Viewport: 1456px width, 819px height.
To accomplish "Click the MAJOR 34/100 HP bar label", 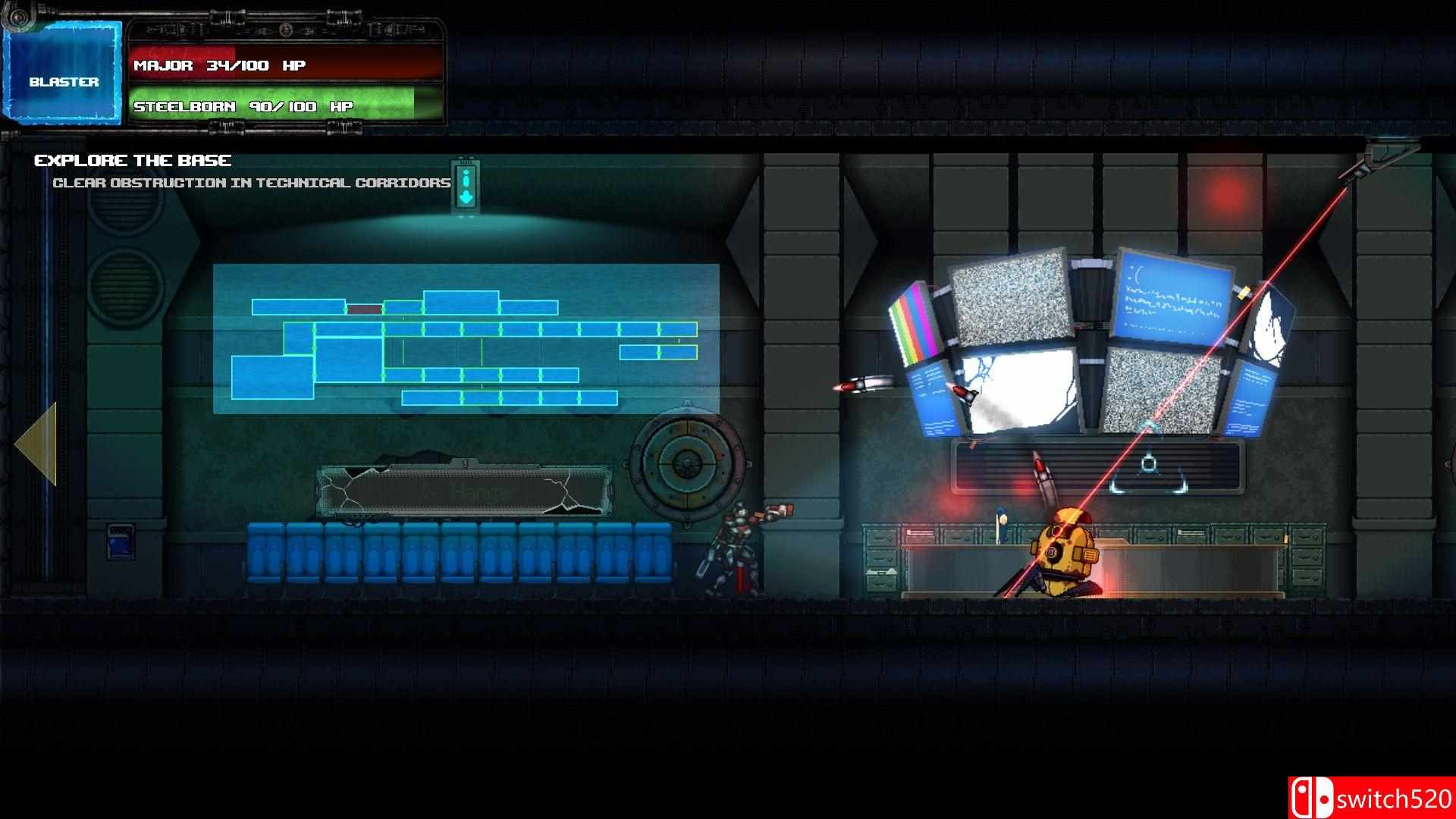I will click(218, 66).
